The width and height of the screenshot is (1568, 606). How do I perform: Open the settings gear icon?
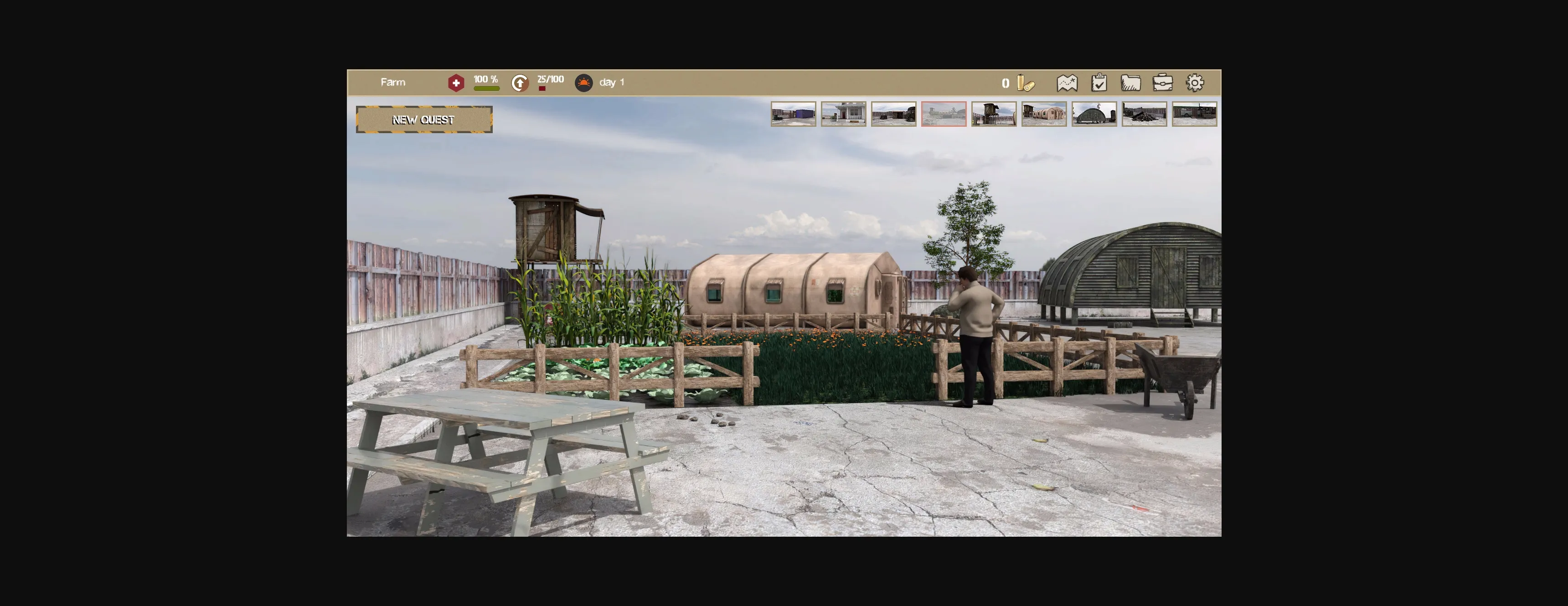(x=1195, y=83)
